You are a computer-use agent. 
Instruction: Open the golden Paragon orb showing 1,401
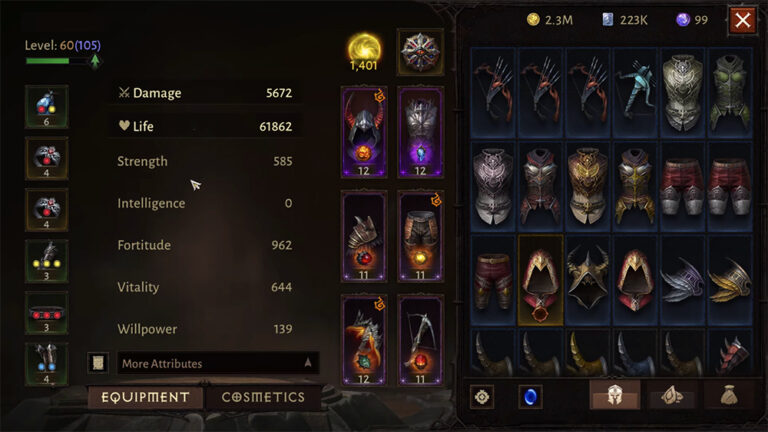pyautogui.click(x=363, y=50)
